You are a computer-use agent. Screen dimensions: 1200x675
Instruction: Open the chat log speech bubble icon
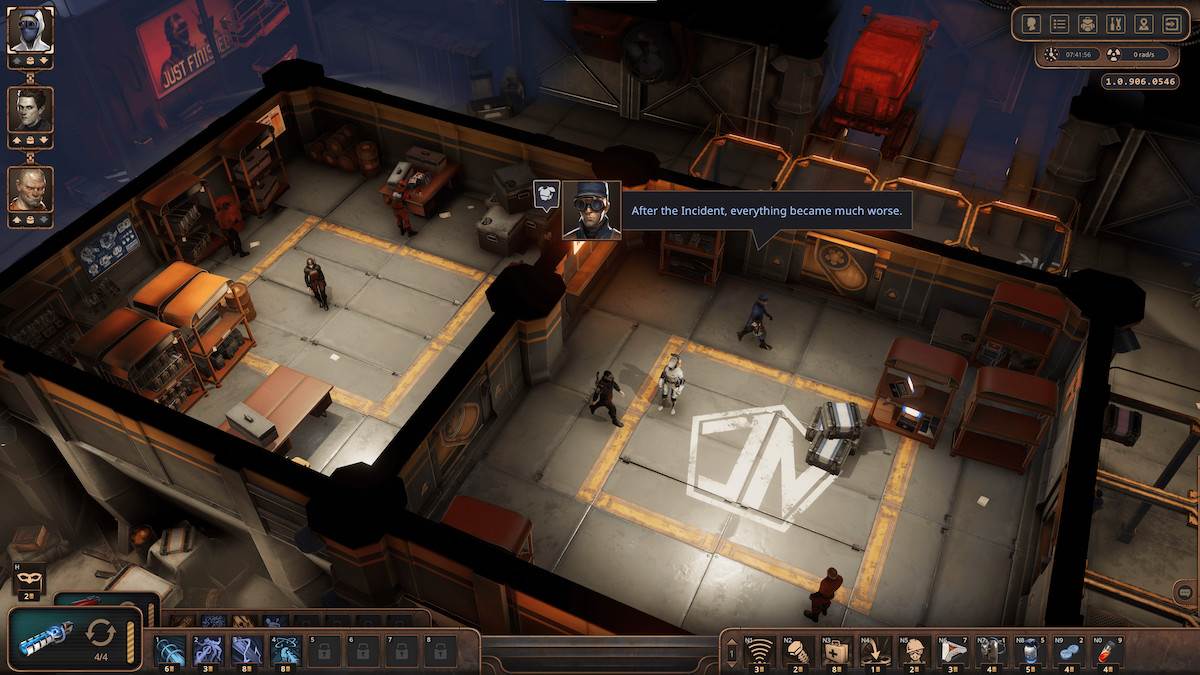pos(1185,592)
